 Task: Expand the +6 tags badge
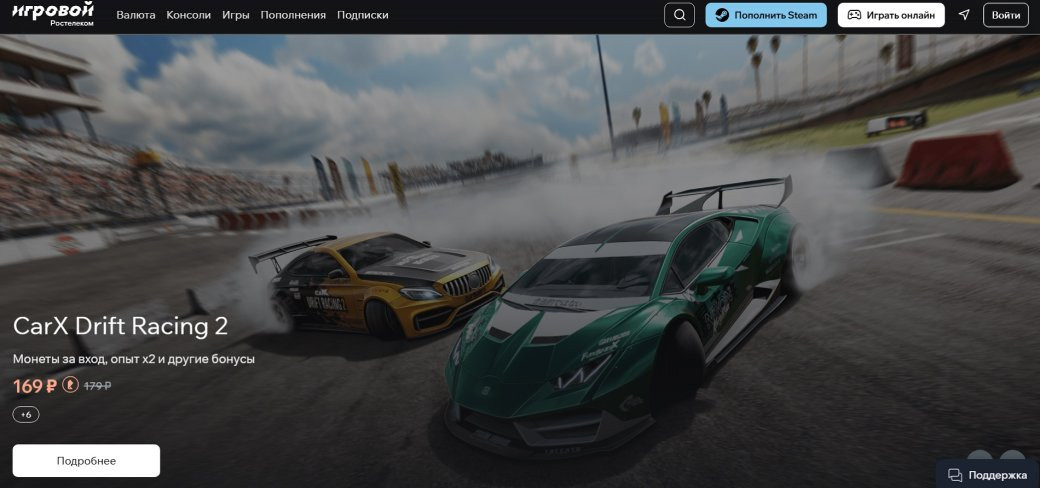[26, 414]
